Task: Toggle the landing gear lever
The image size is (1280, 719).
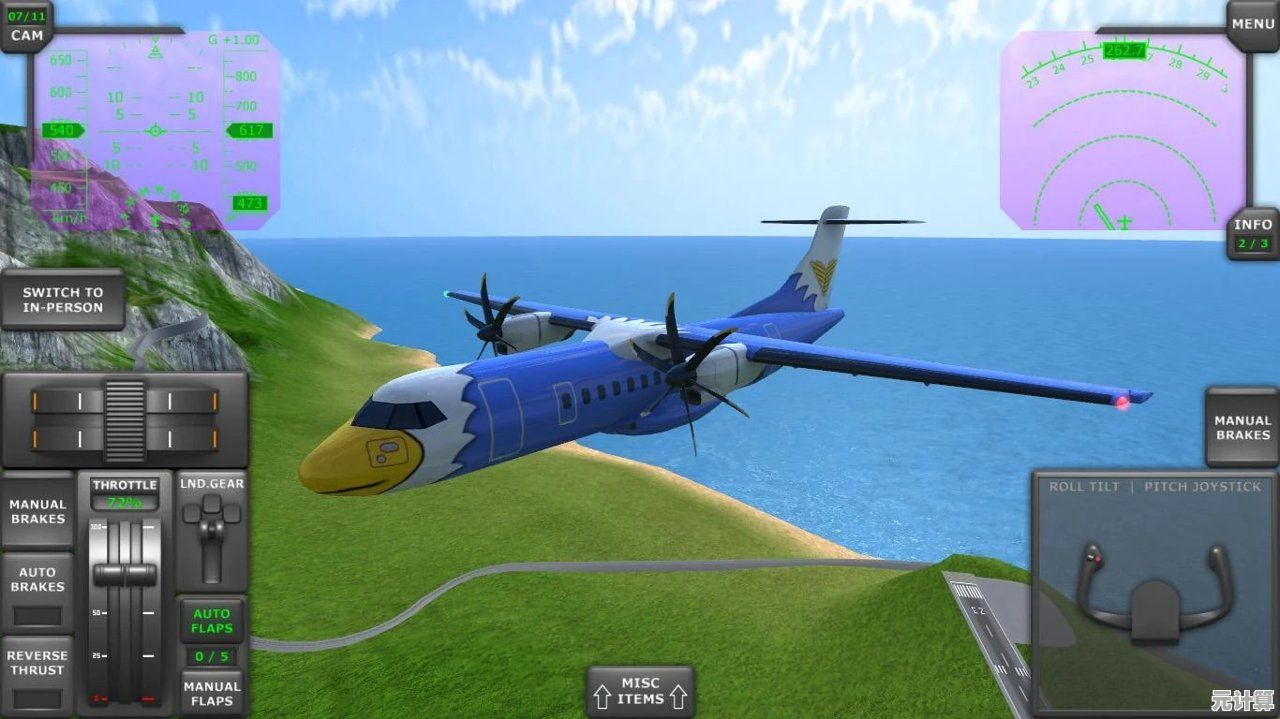Action: tap(212, 530)
